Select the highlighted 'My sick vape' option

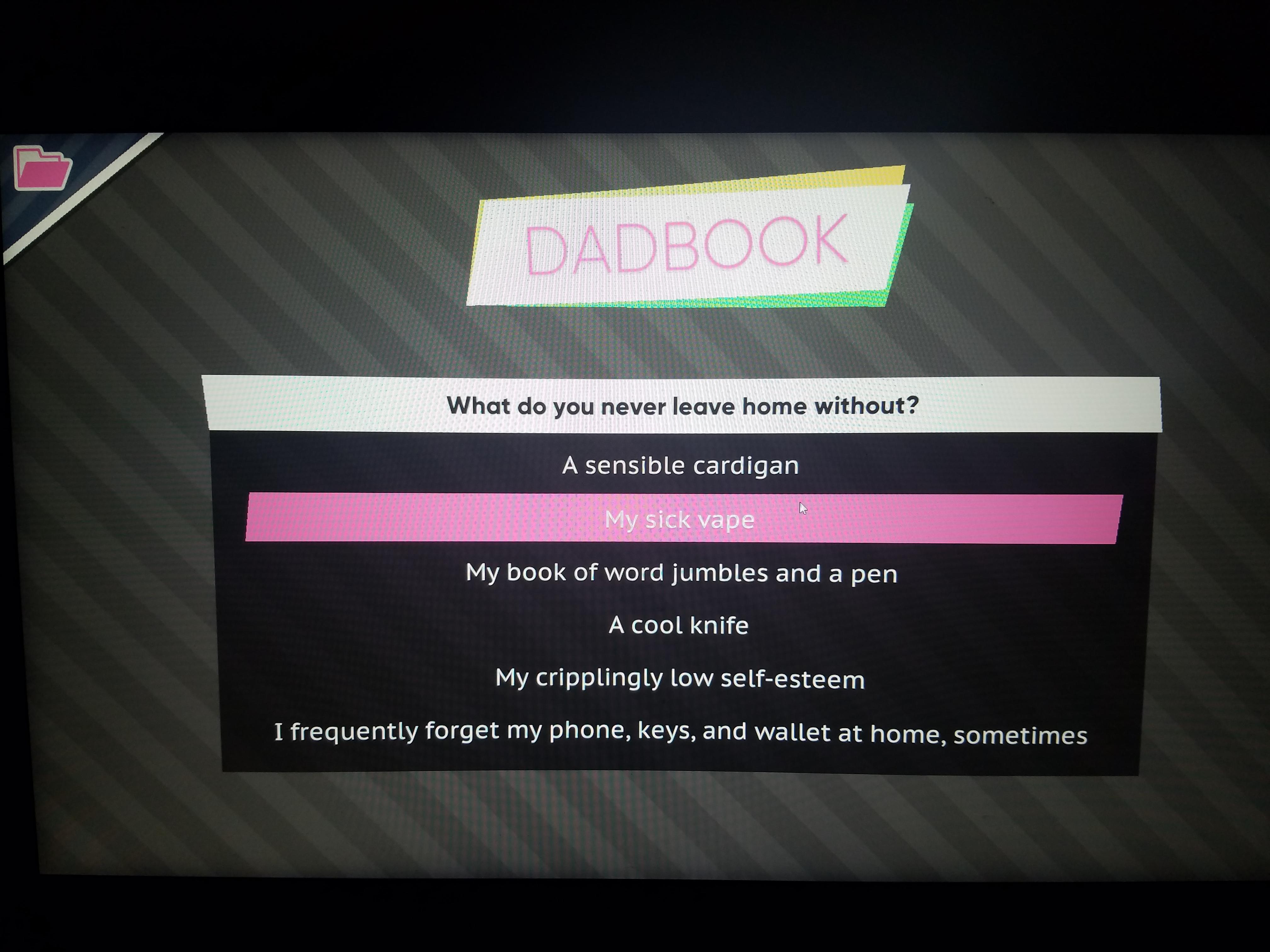(x=680, y=519)
